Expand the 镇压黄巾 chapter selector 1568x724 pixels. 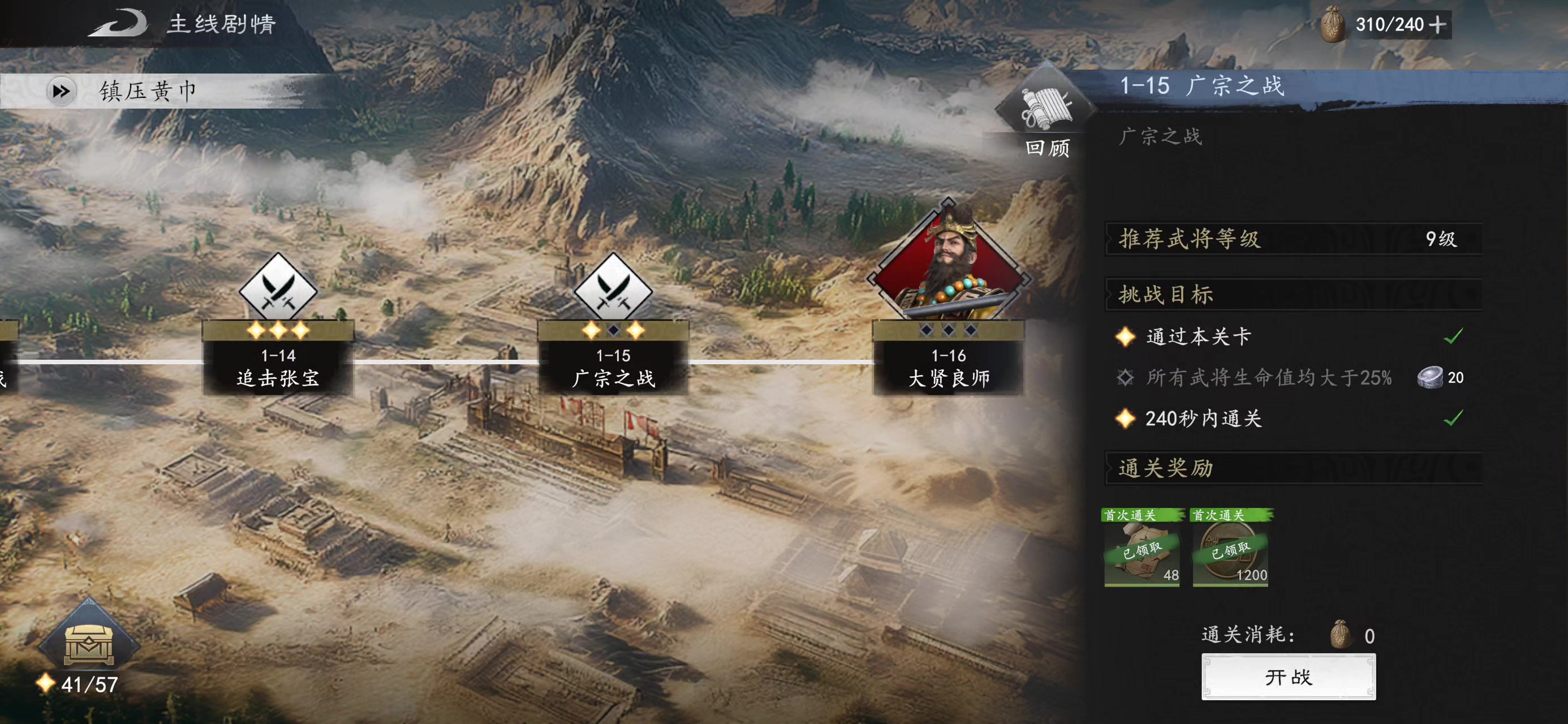62,91
